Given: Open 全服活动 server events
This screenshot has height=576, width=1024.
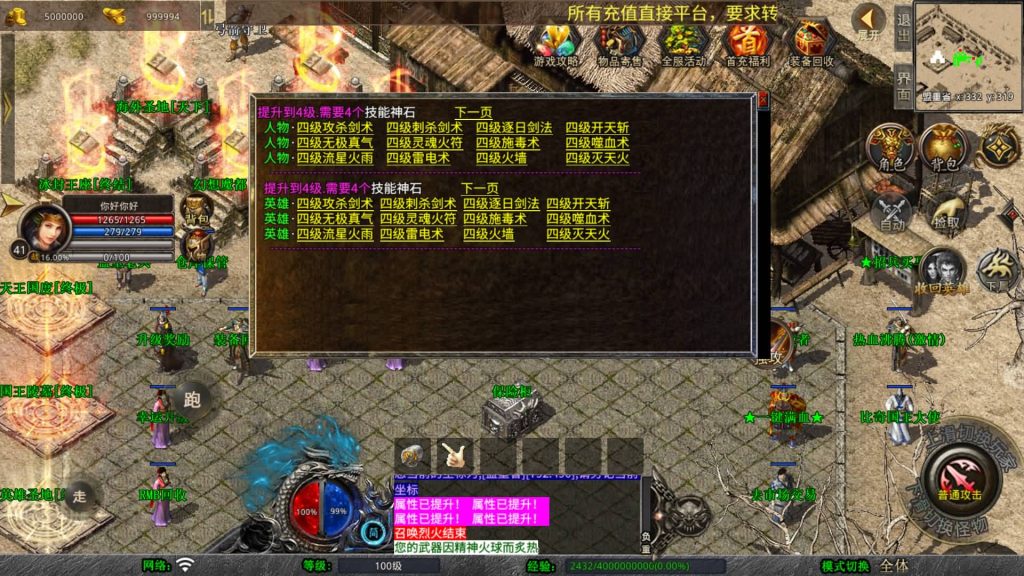Looking at the screenshot, I should 684,44.
